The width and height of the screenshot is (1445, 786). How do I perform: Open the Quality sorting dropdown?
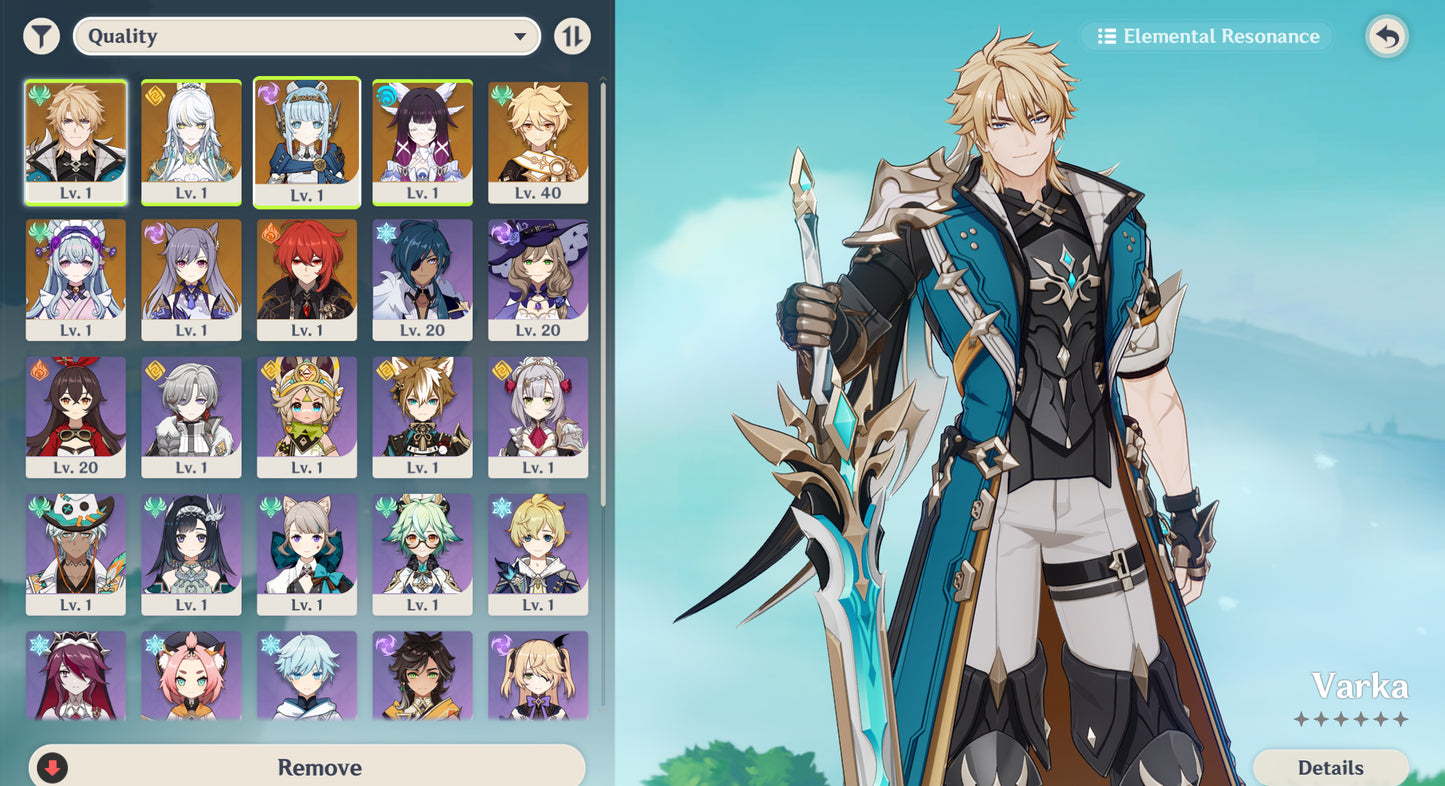pos(306,36)
